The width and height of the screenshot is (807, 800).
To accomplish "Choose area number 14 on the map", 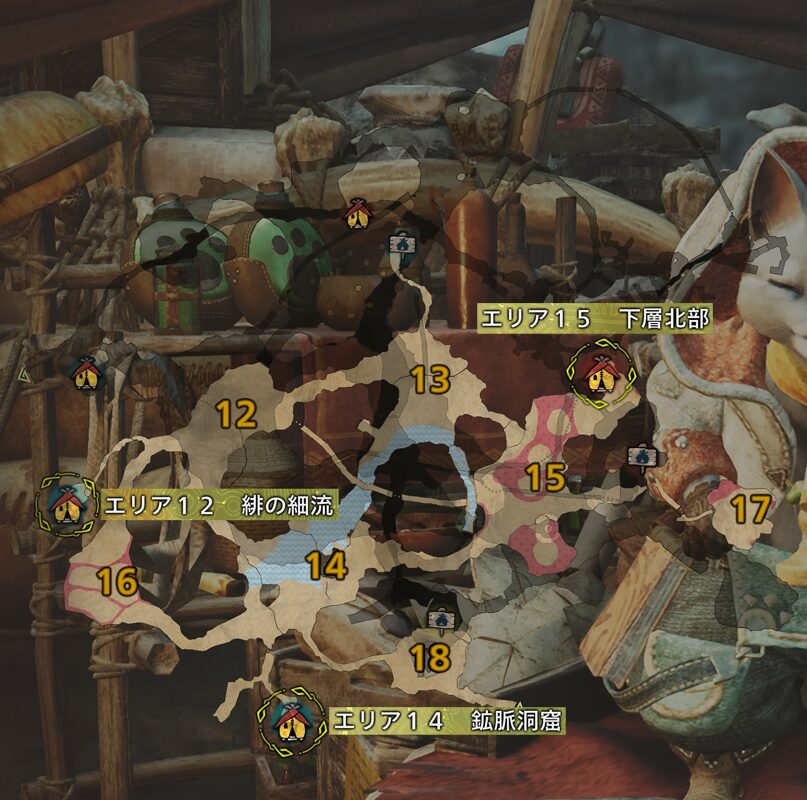I will [326, 567].
